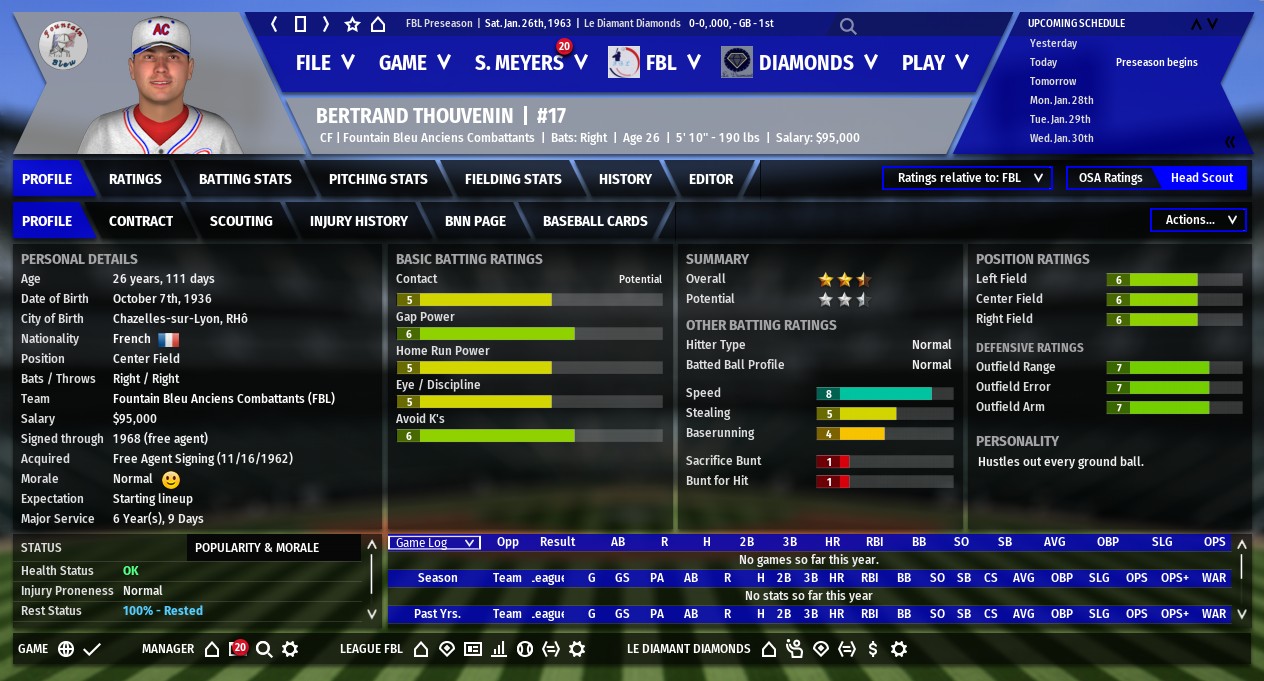Switch to the Batting Stats tab
1264x681 pixels.
coord(245,179)
